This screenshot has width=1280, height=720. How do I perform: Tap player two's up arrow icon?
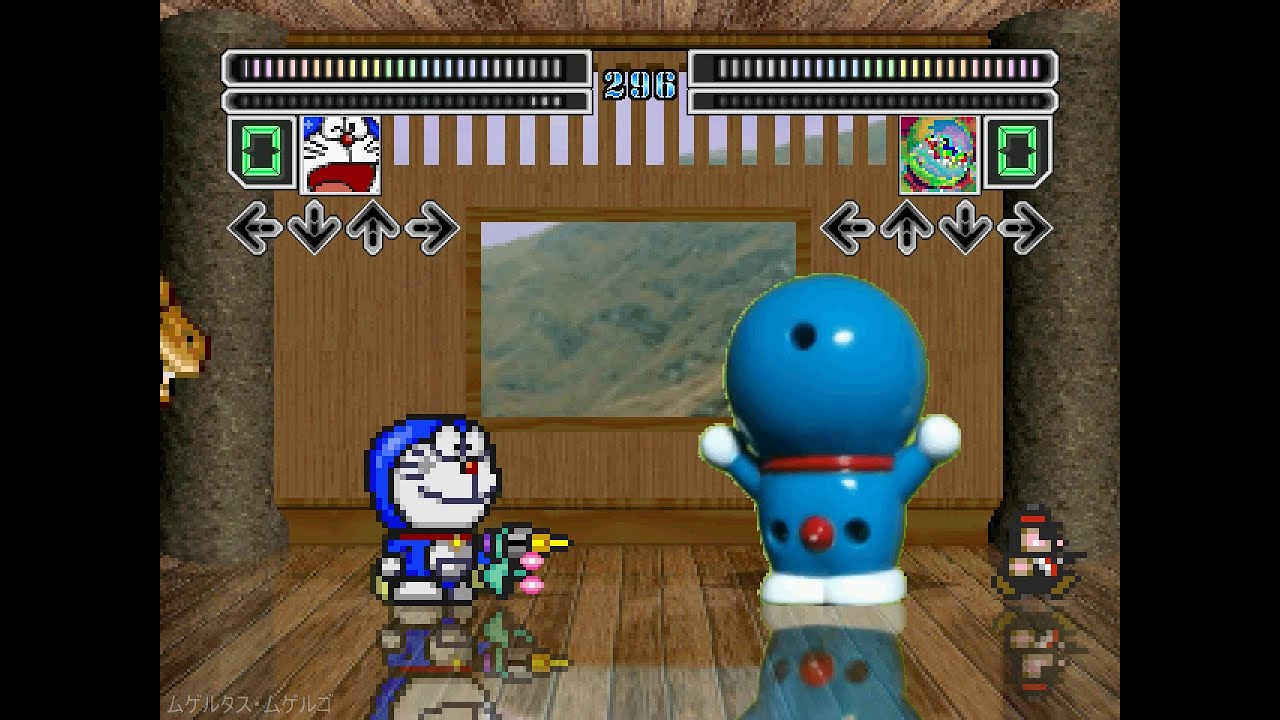coord(906,228)
